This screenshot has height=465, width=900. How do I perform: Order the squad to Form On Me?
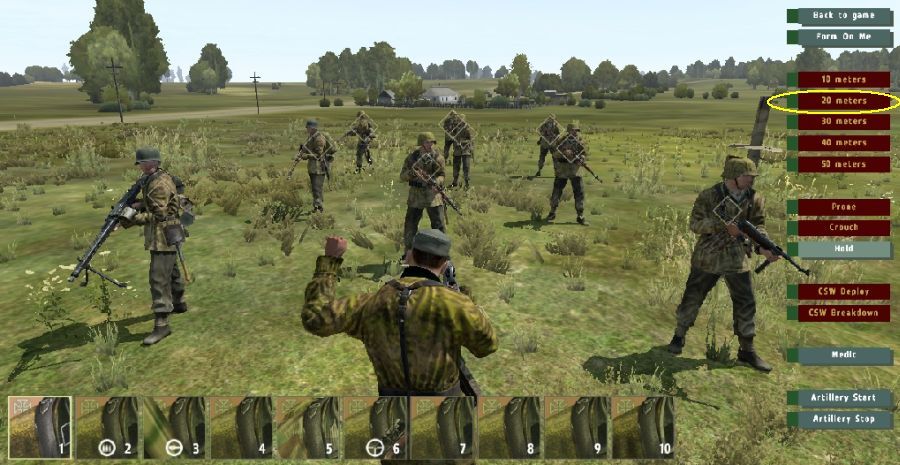(843, 37)
